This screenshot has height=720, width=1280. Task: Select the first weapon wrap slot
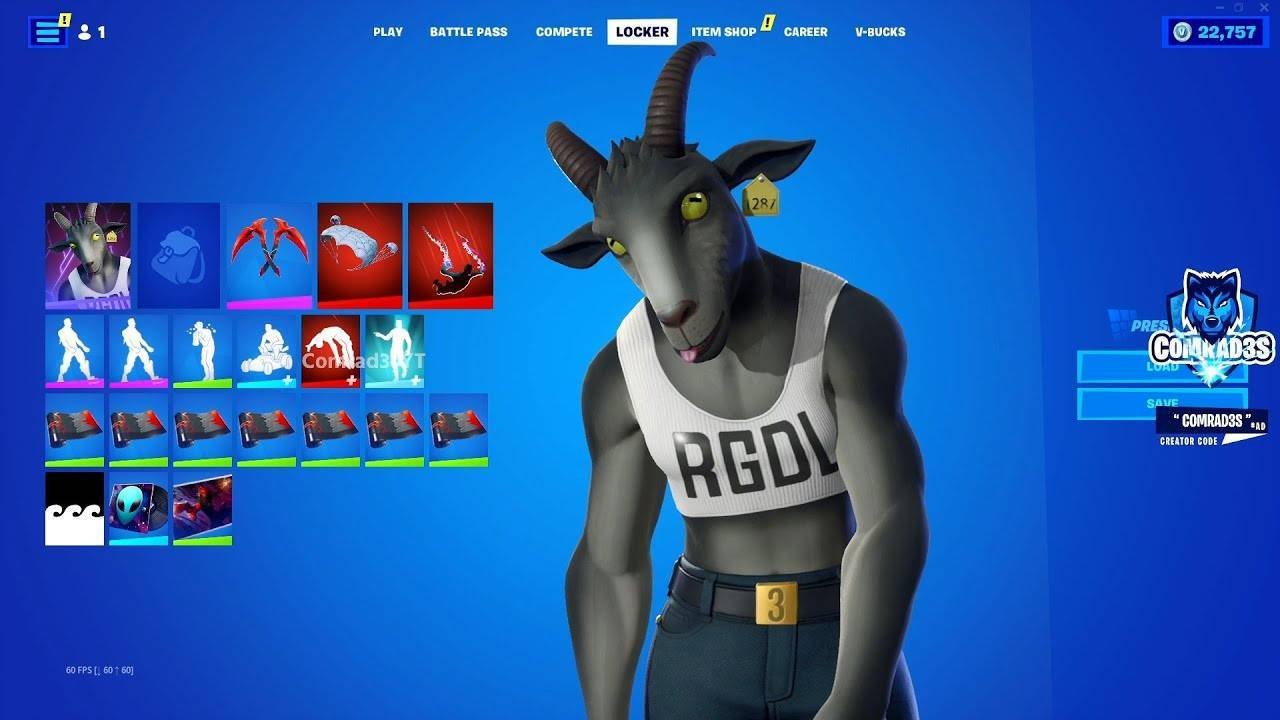pos(75,430)
